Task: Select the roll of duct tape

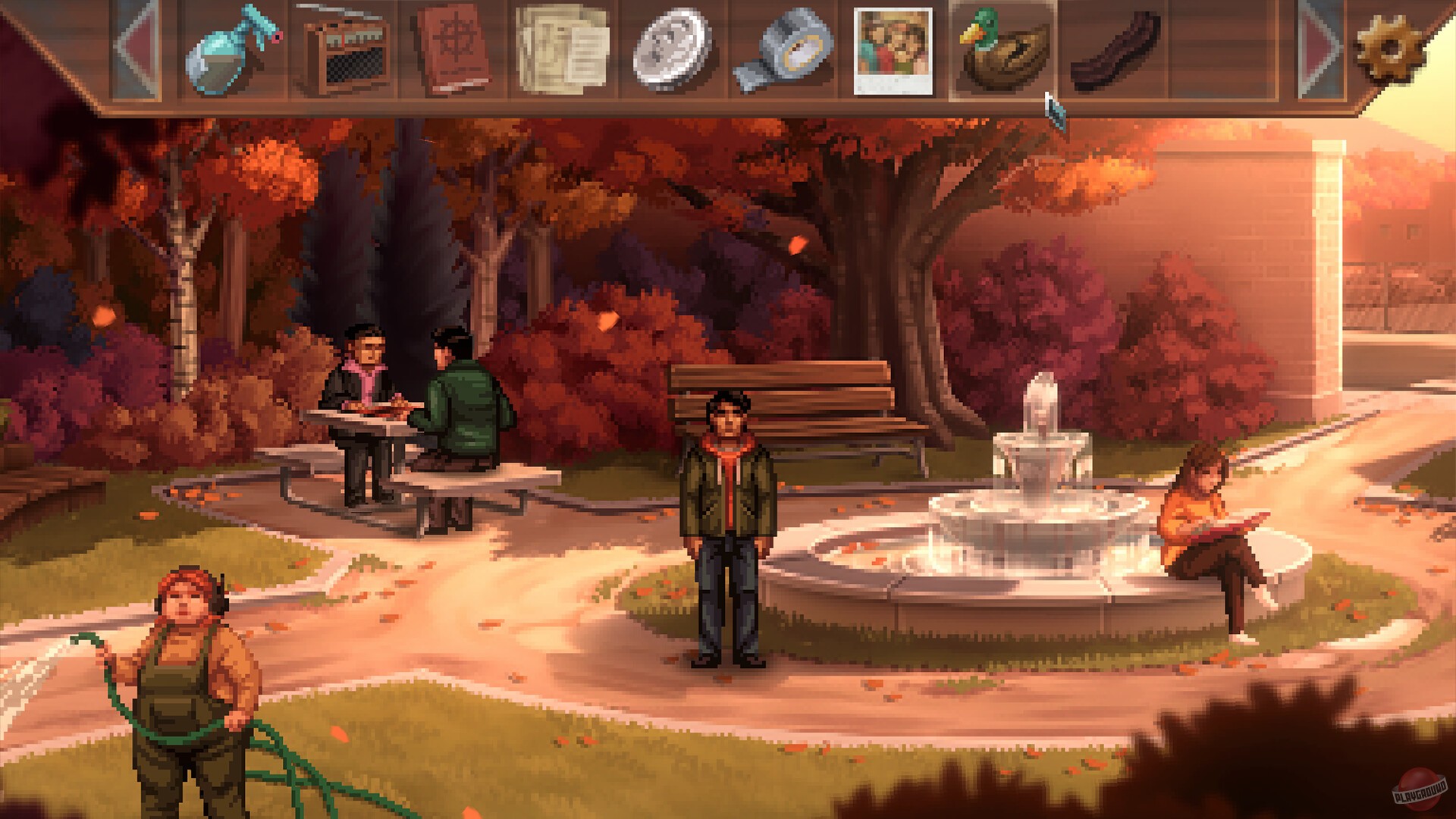Action: coord(781,49)
